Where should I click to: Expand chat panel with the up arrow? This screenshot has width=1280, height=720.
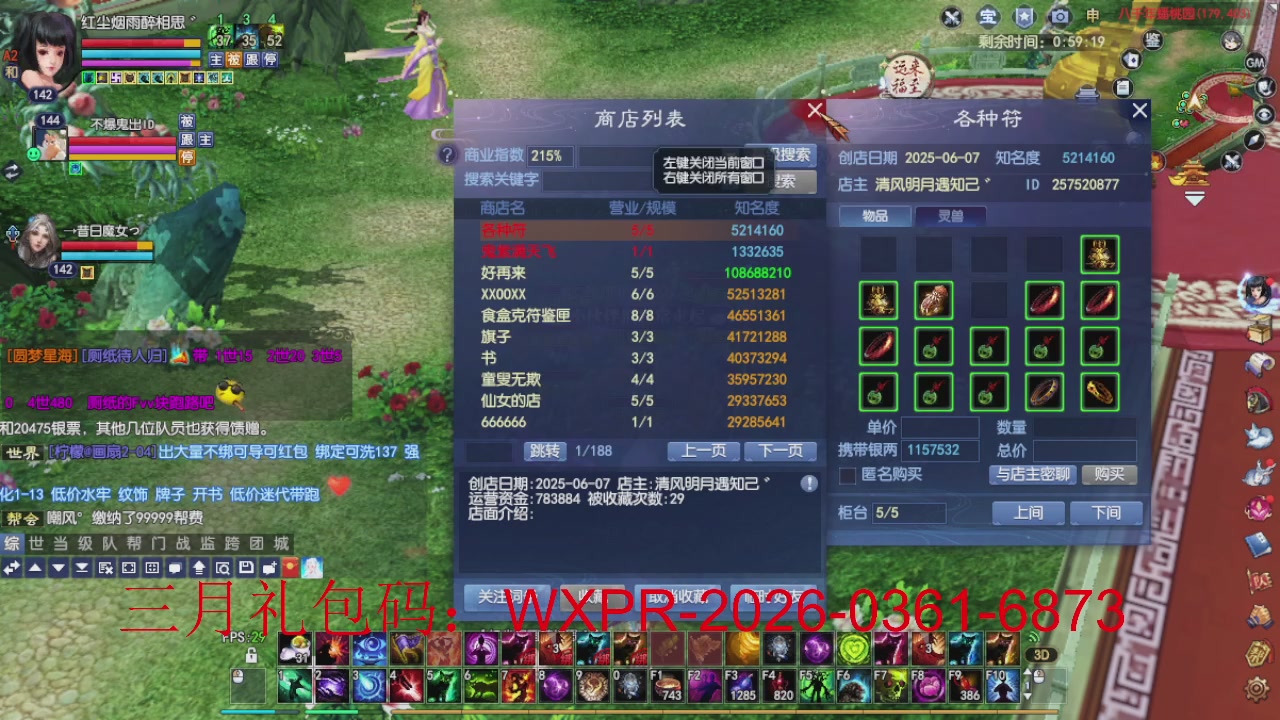(x=35, y=567)
